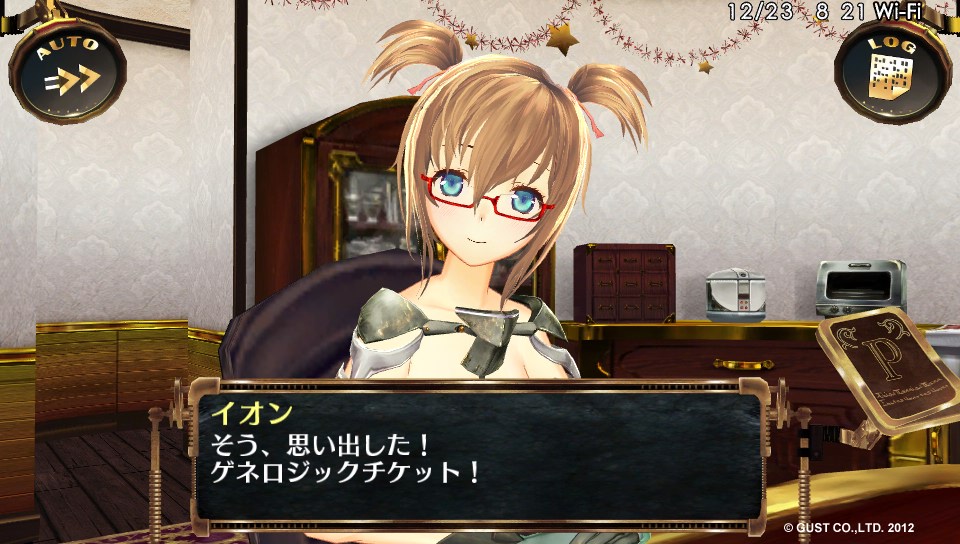Tap the gold P plate icon
This screenshot has height=544, width=960.
884,372
